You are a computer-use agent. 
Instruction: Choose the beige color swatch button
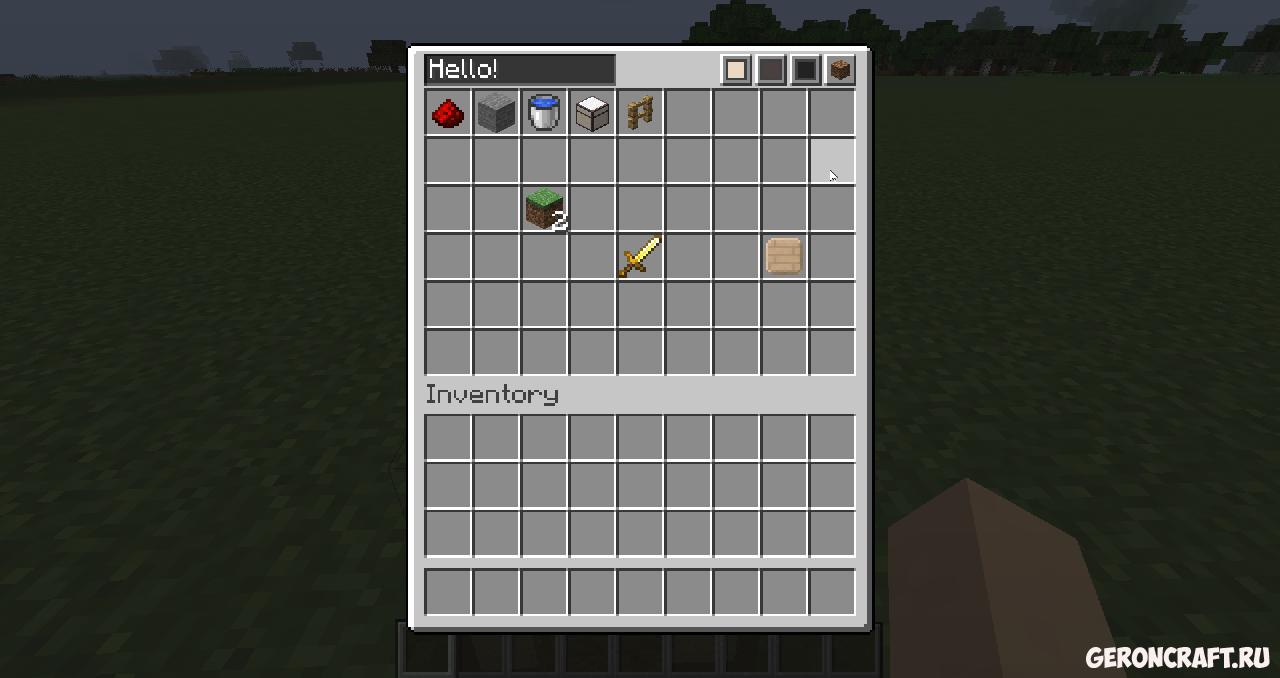737,70
